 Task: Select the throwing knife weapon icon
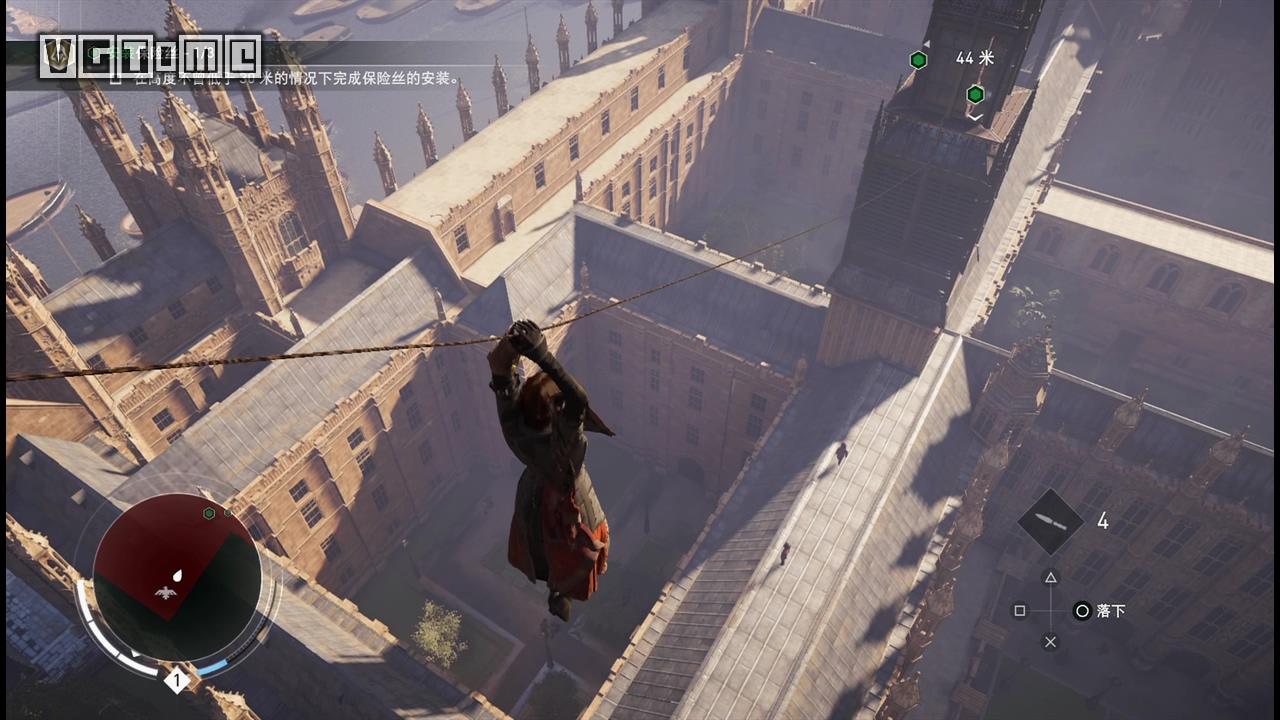(x=1050, y=521)
